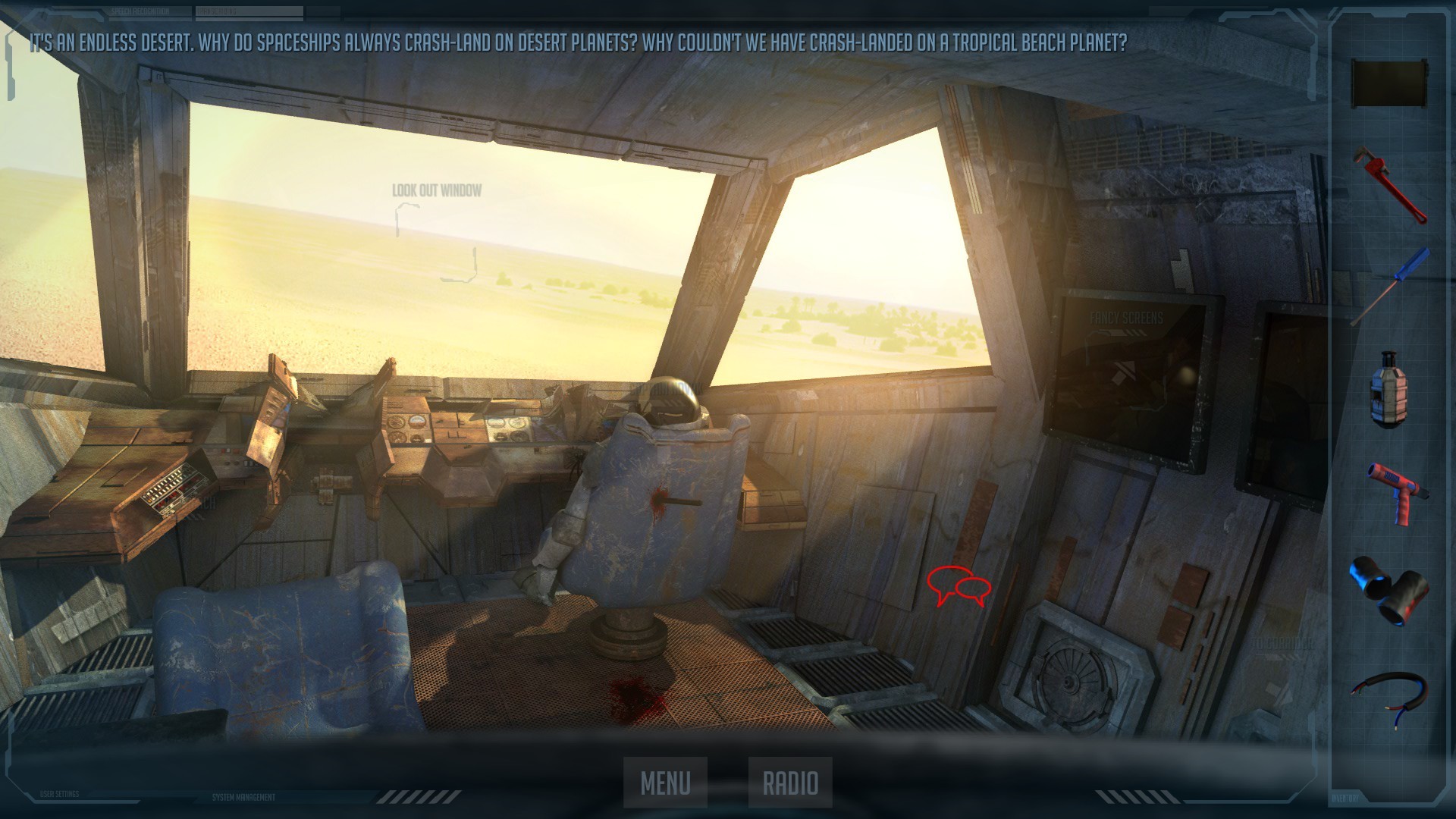The image size is (1456, 819).
Task: Select the black electrical cable item
Action: (1389, 695)
